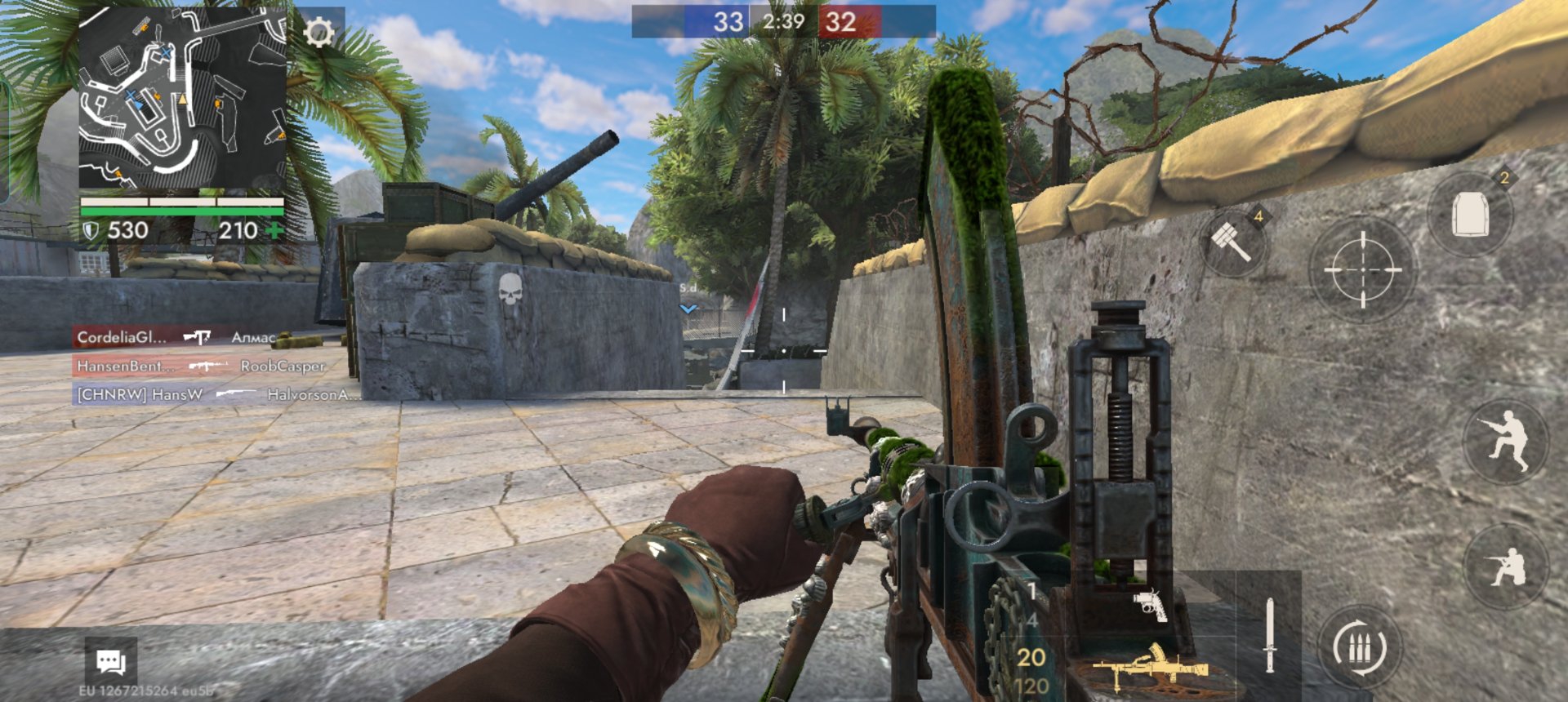Viewport: 1568px width, 702px height.
Task: Switch to the revolver sidearm slot
Action: 1150,605
